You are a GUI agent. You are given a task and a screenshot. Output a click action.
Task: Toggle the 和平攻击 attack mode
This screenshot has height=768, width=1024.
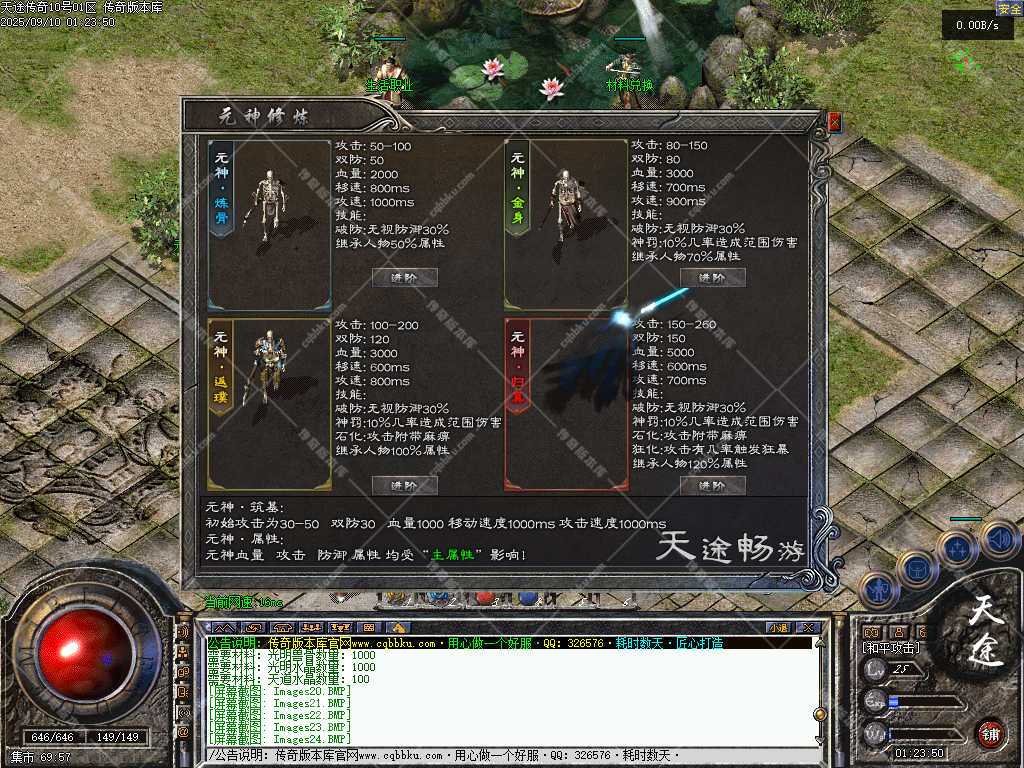coord(891,648)
